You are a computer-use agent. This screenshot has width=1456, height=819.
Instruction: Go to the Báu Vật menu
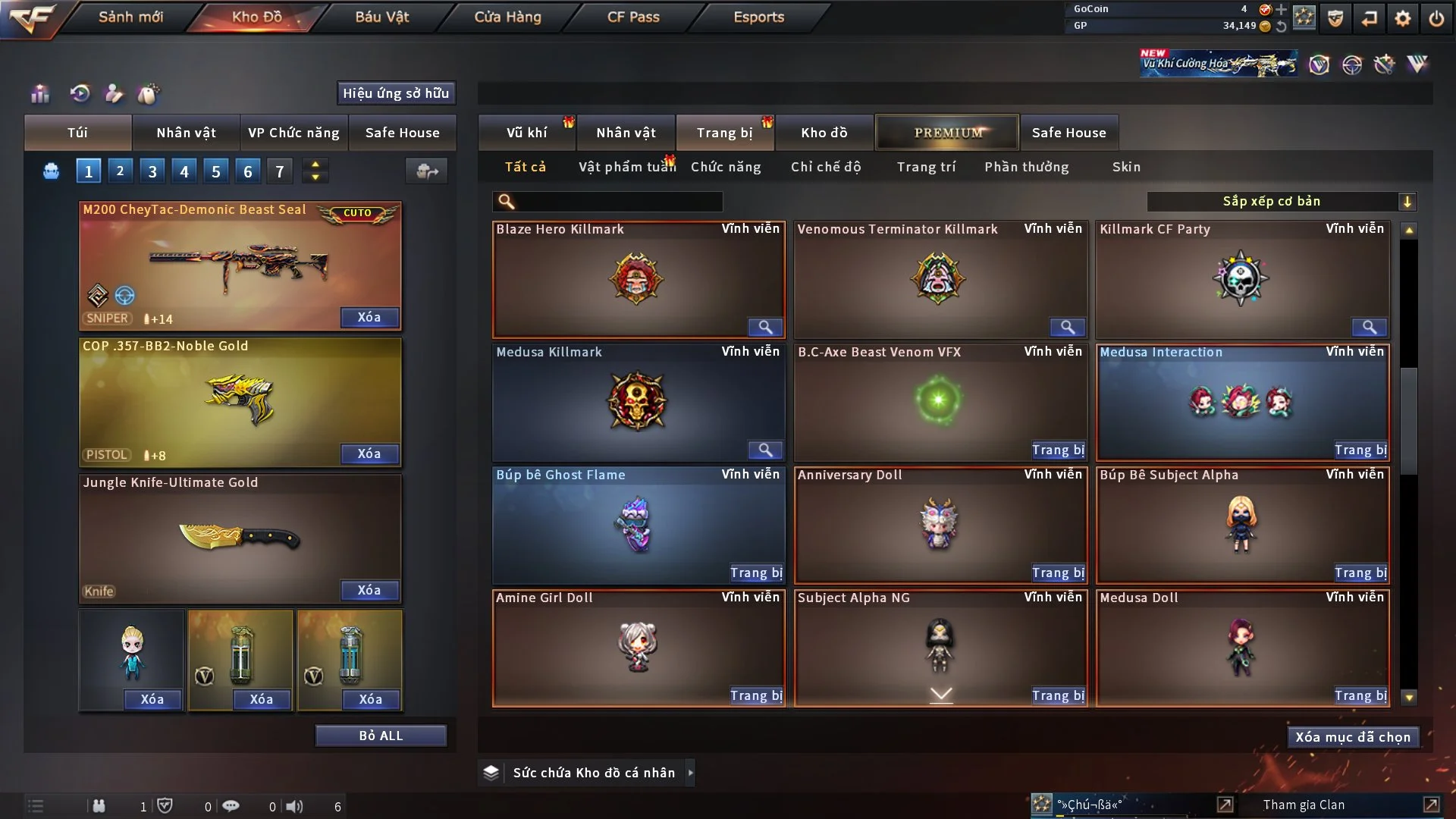pos(381,17)
